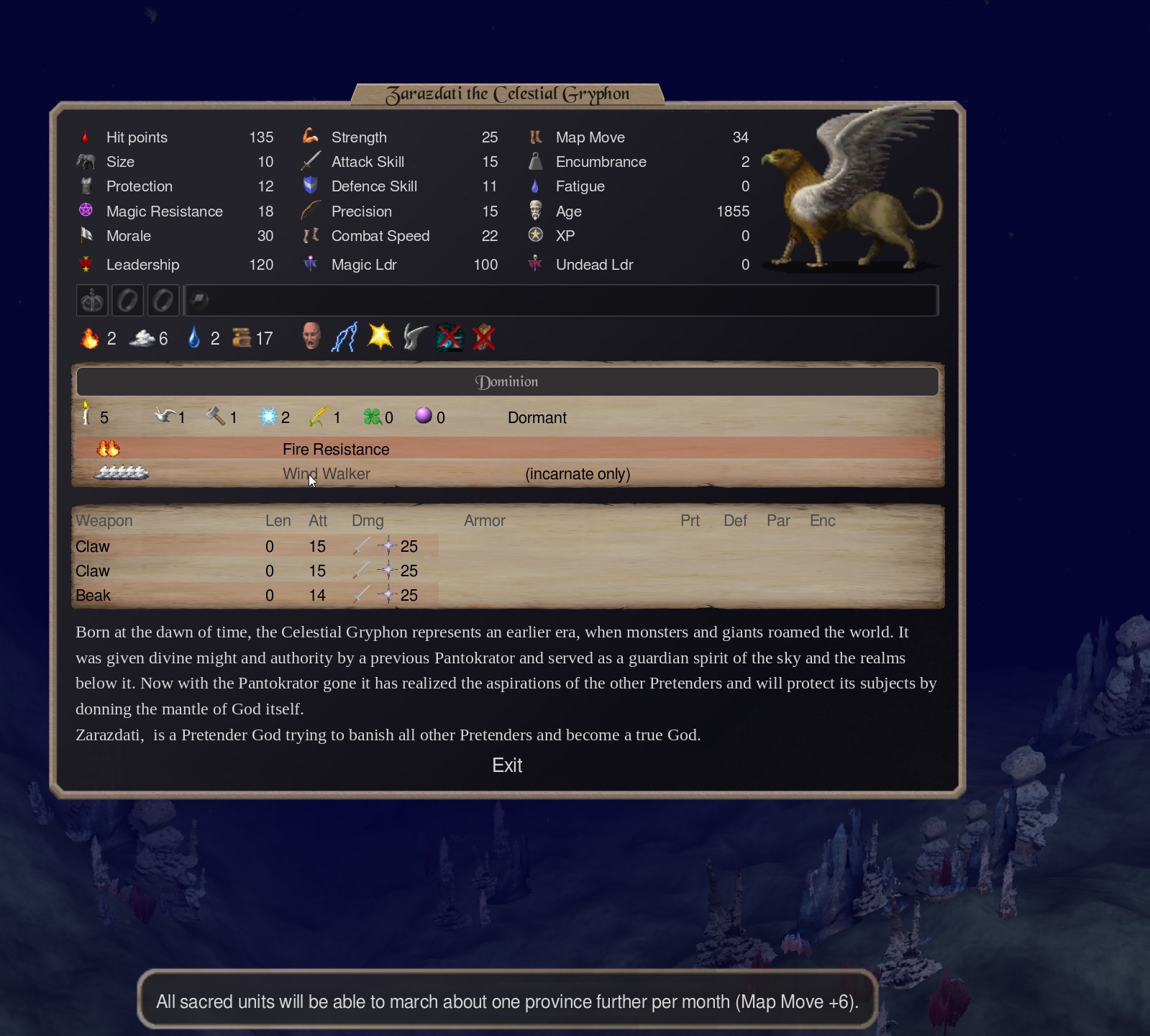The image size is (1150, 1036).
Task: Show the lightning bolt ability info
Action: [345, 337]
